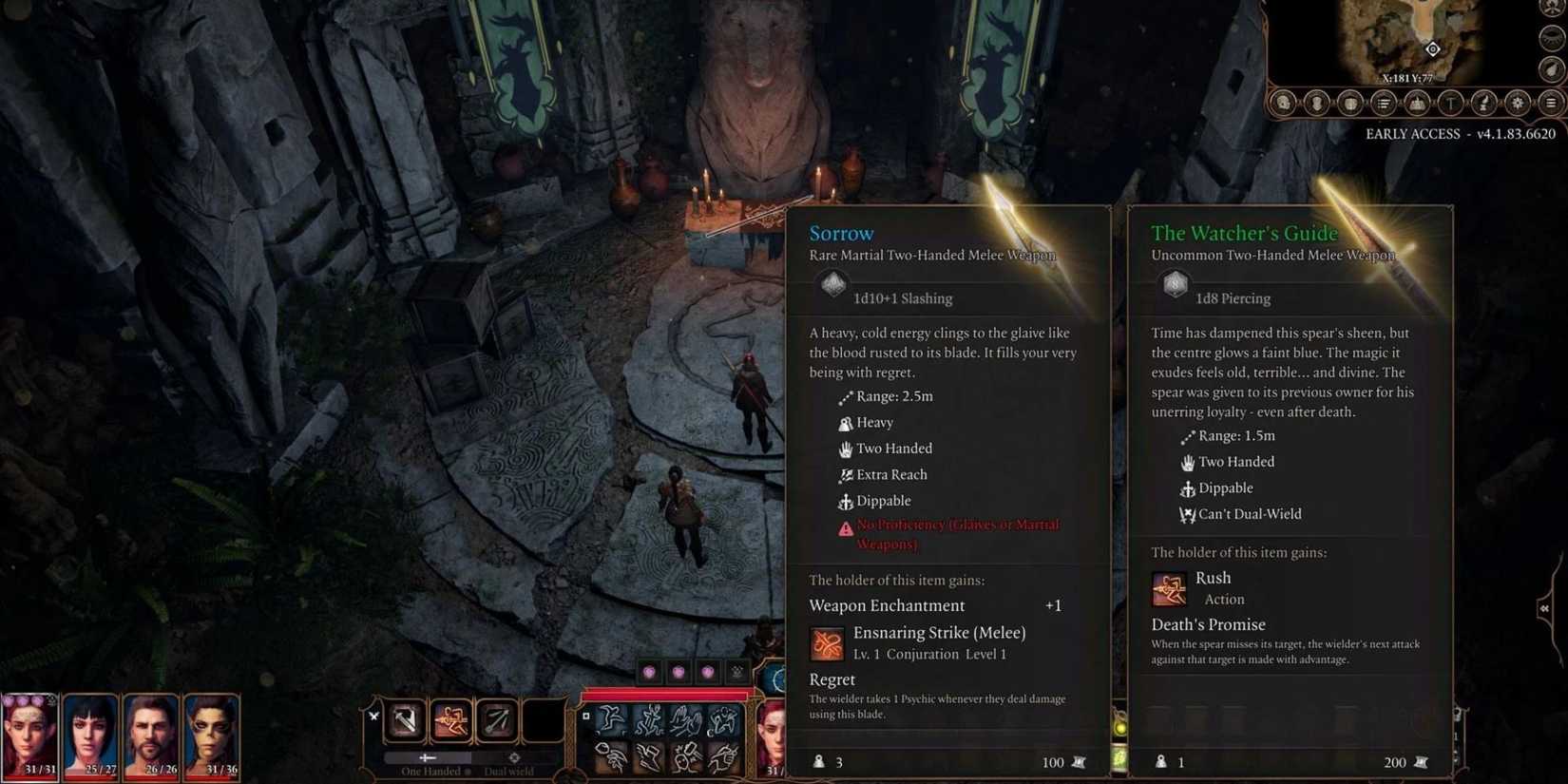Select the first party member portrait
Viewport: 1568px width, 784px height.
(x=29, y=736)
